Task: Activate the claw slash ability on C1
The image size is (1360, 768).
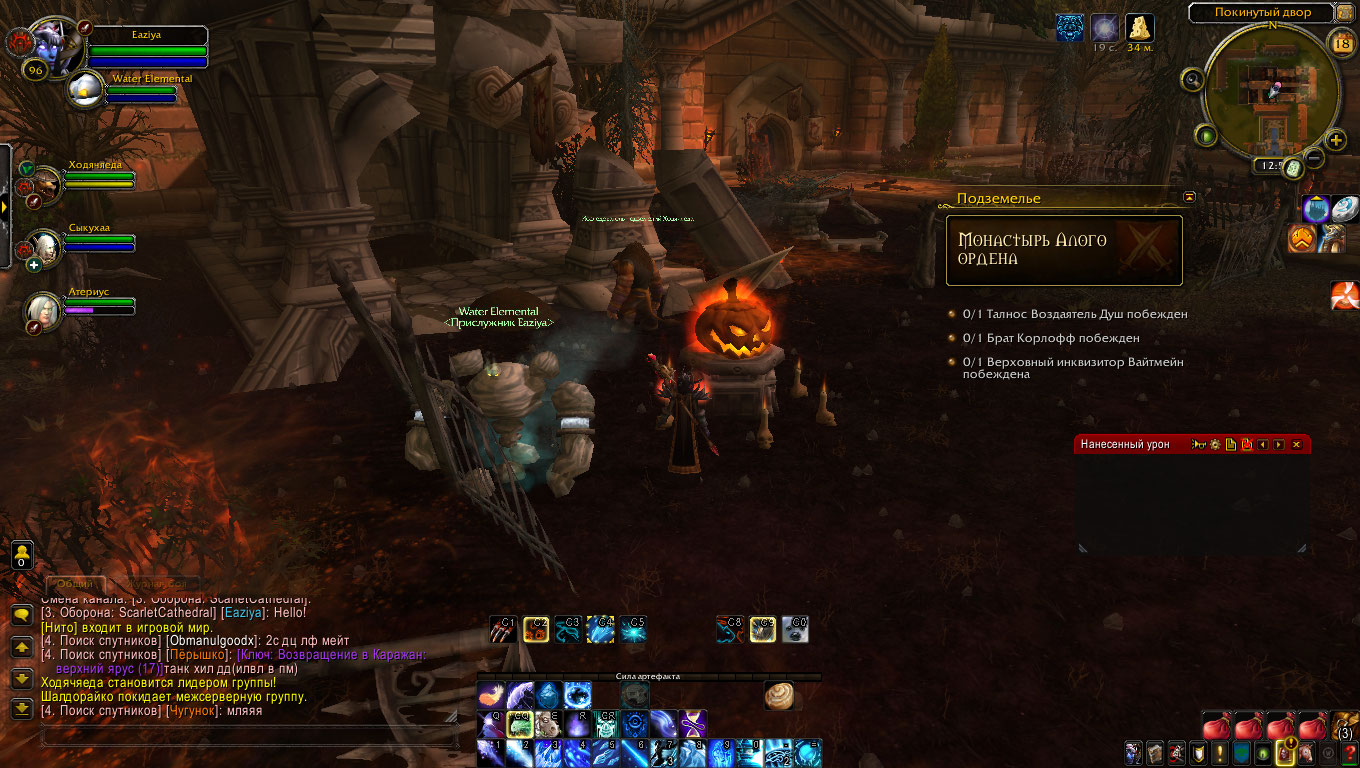Action: pos(502,628)
